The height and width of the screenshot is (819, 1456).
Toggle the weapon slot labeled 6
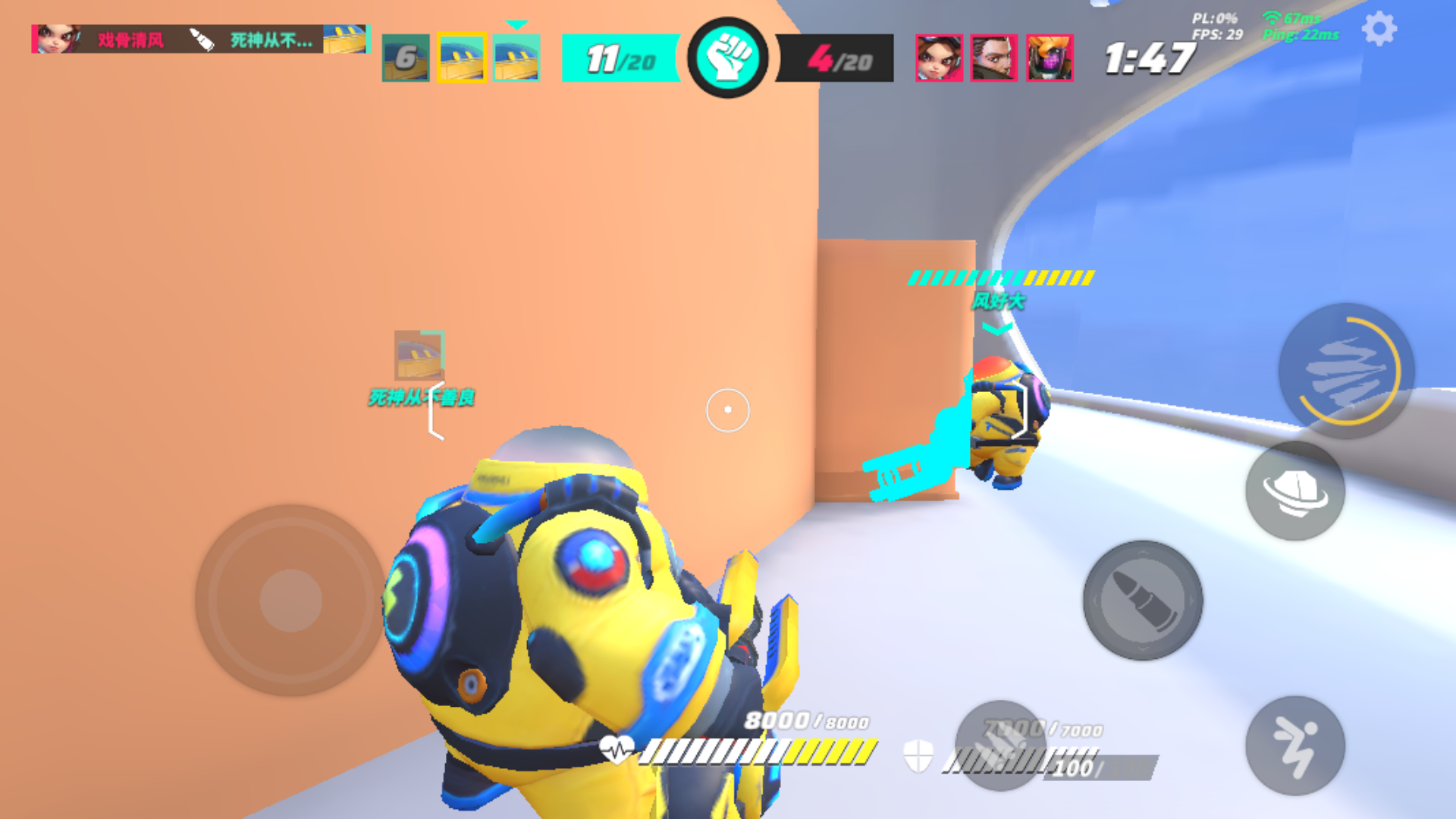tap(406, 57)
